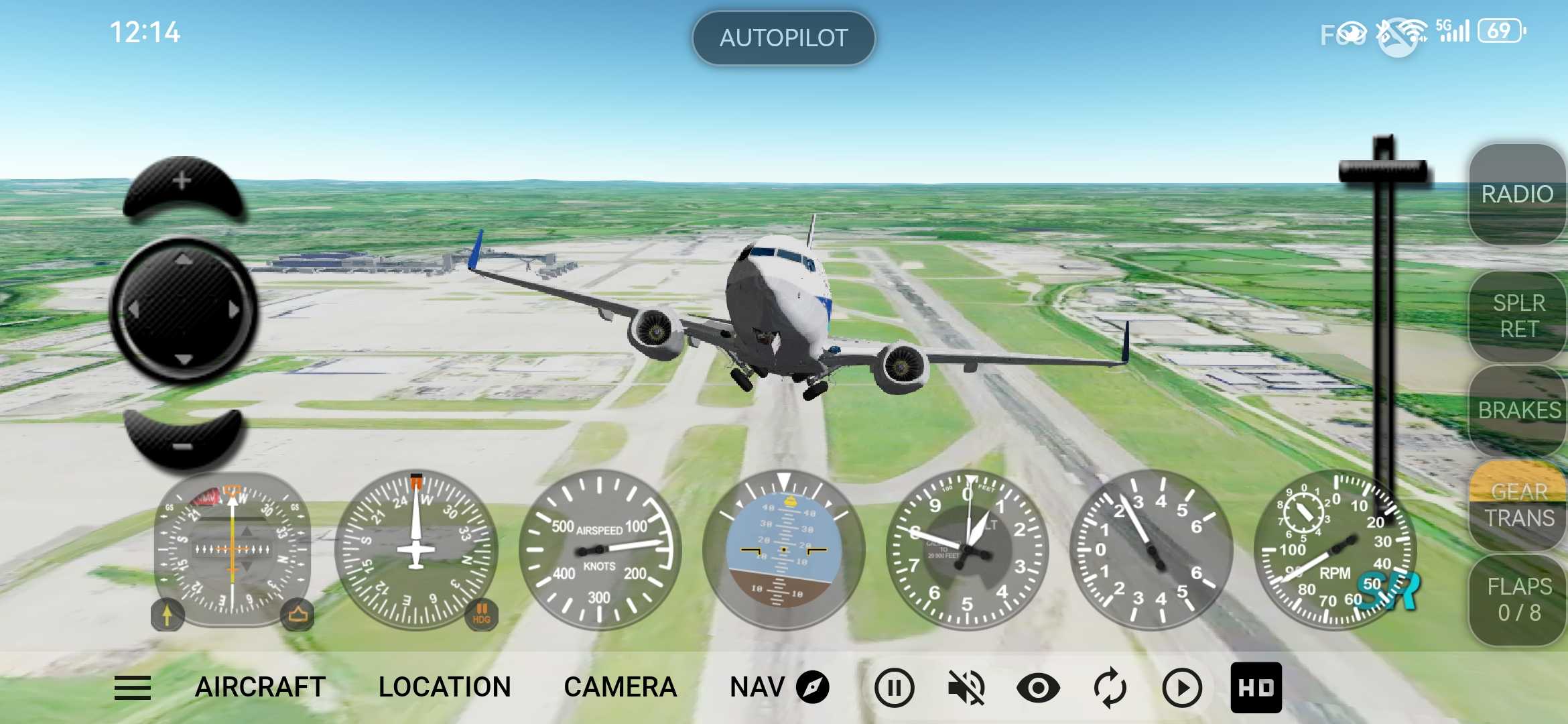Open the RADIO panel

pos(1517,194)
